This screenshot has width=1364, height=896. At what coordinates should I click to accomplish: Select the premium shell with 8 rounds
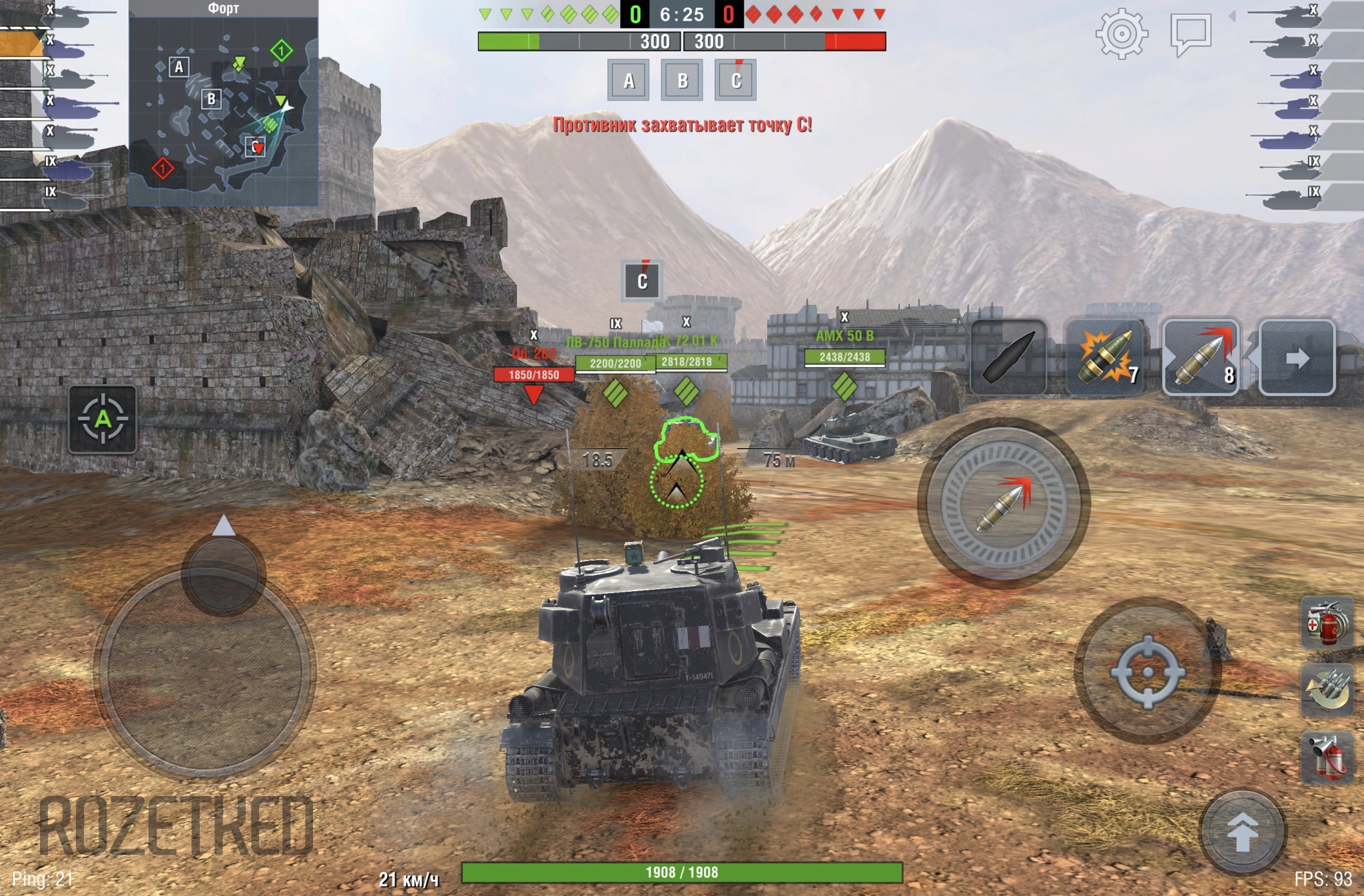[x=1201, y=357]
